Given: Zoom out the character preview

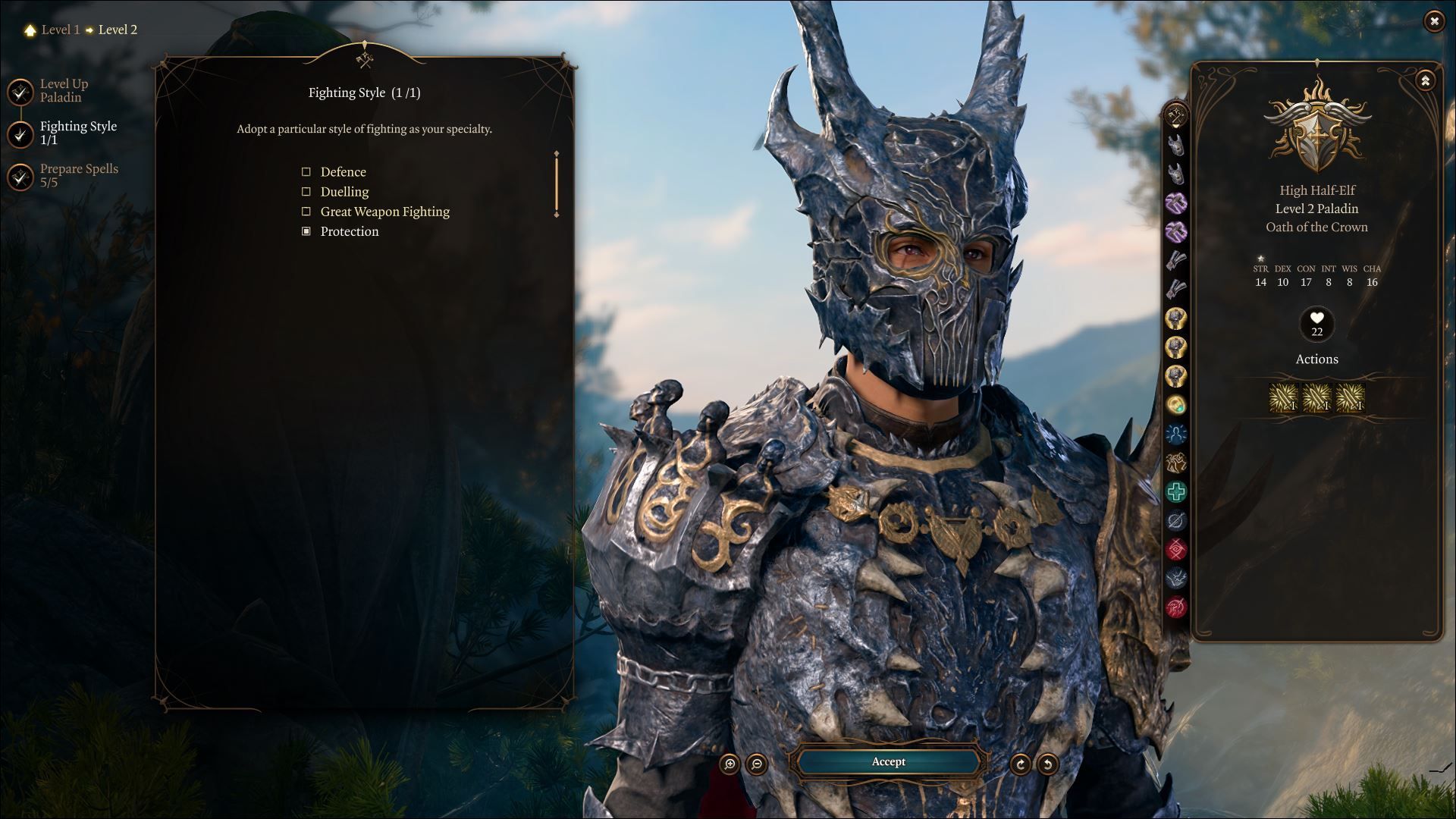Looking at the screenshot, I should (757, 764).
